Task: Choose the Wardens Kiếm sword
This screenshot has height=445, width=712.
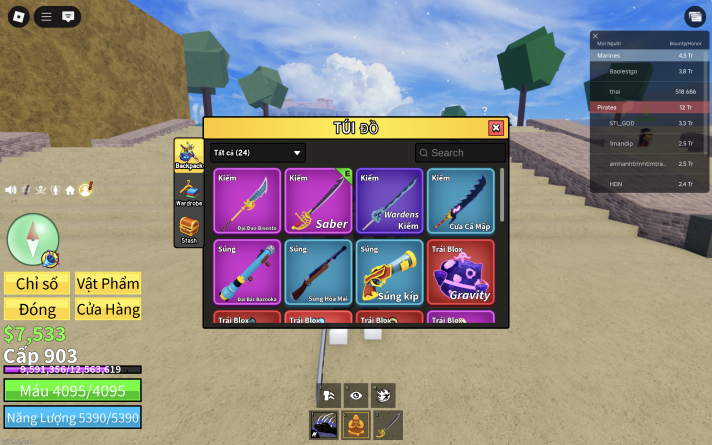Action: (389, 200)
